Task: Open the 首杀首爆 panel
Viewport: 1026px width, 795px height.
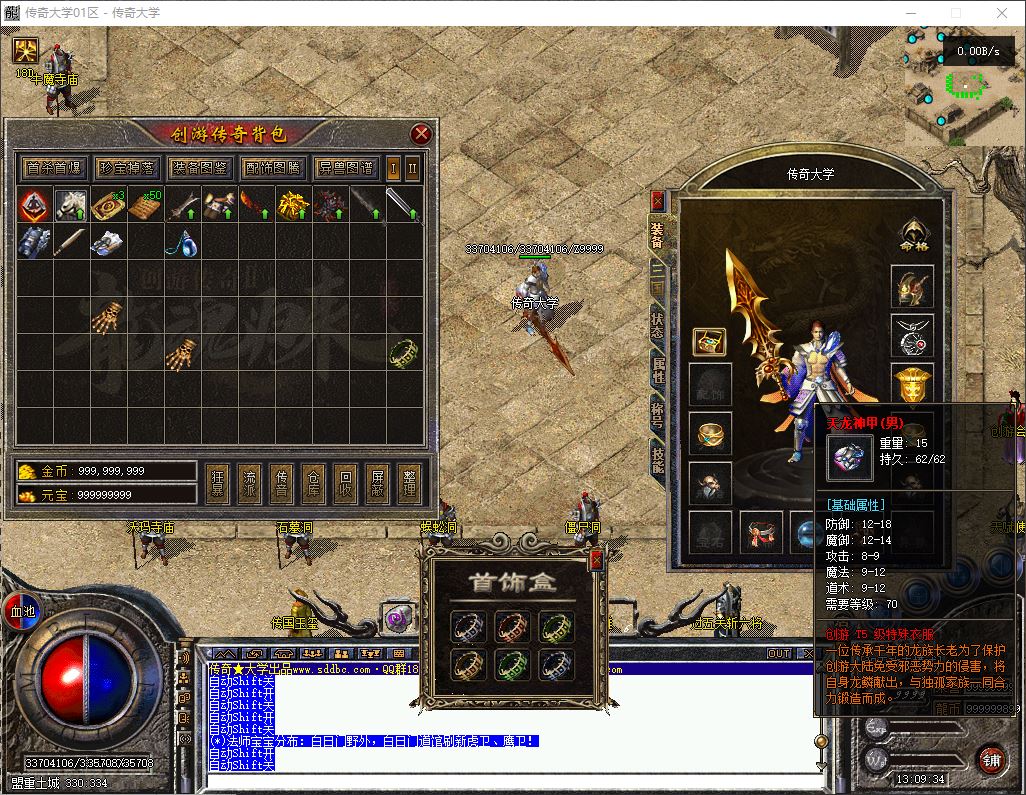Action: [54, 167]
